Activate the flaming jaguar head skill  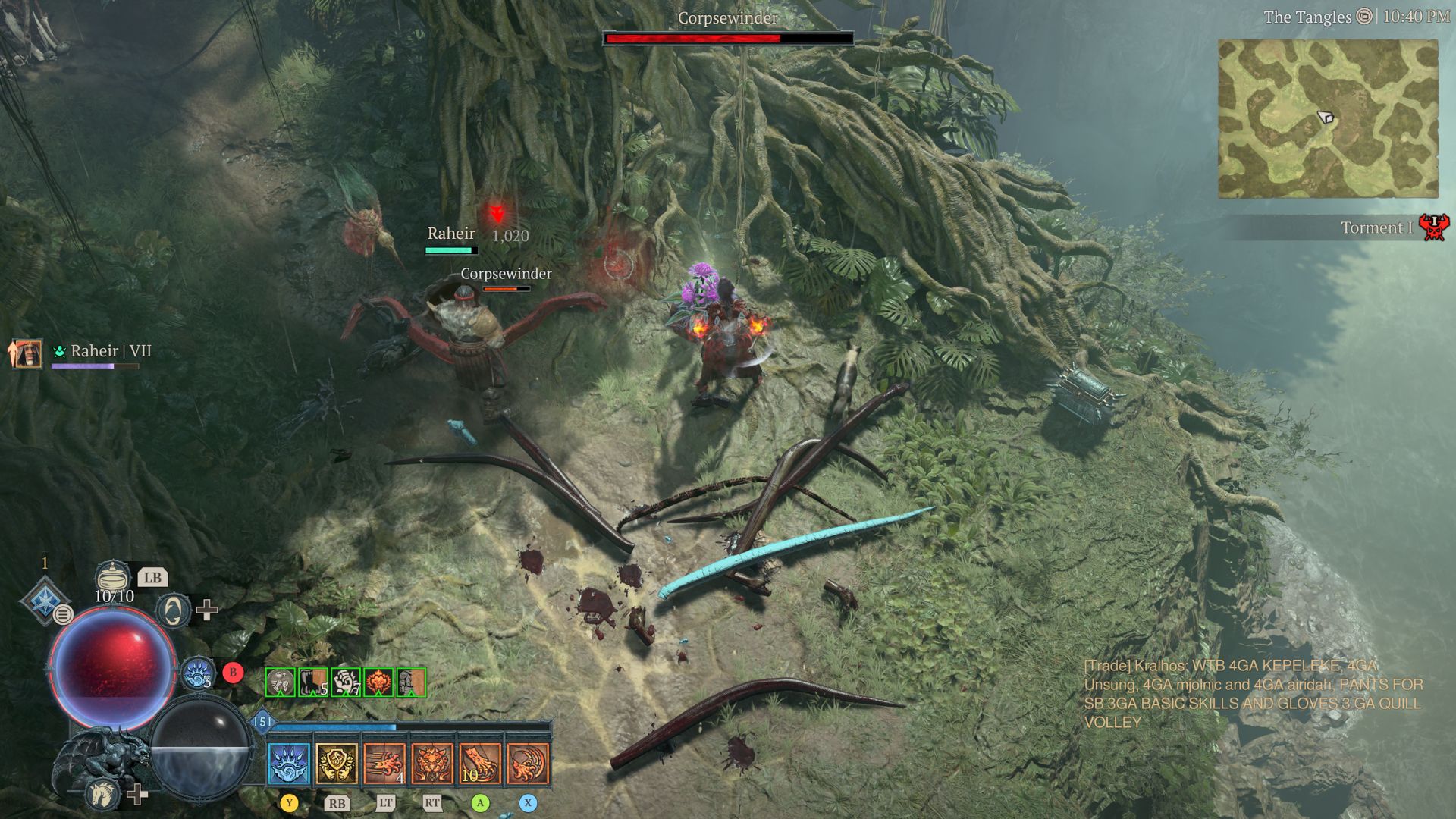click(432, 763)
